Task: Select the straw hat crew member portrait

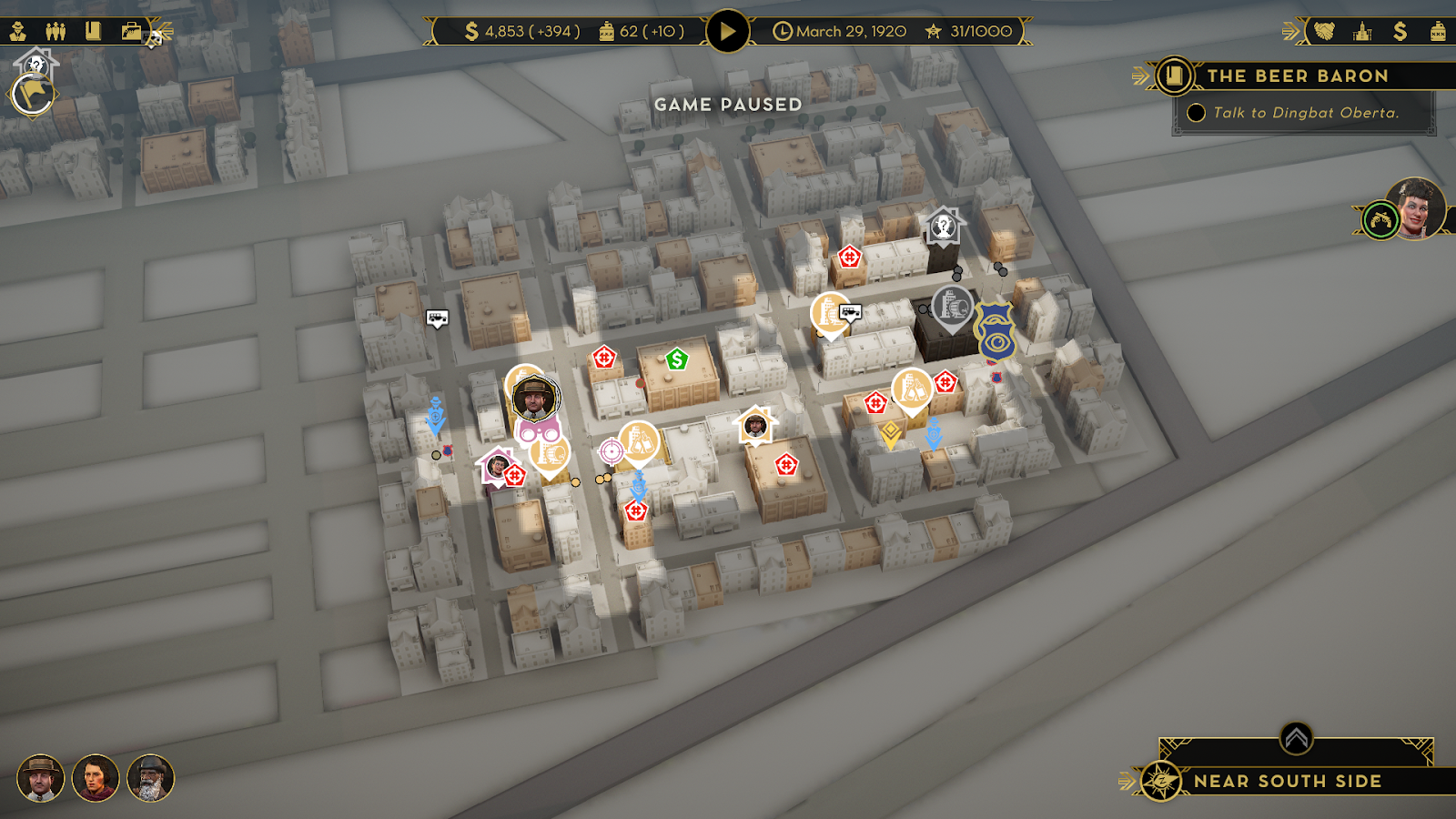Action: [x=40, y=778]
